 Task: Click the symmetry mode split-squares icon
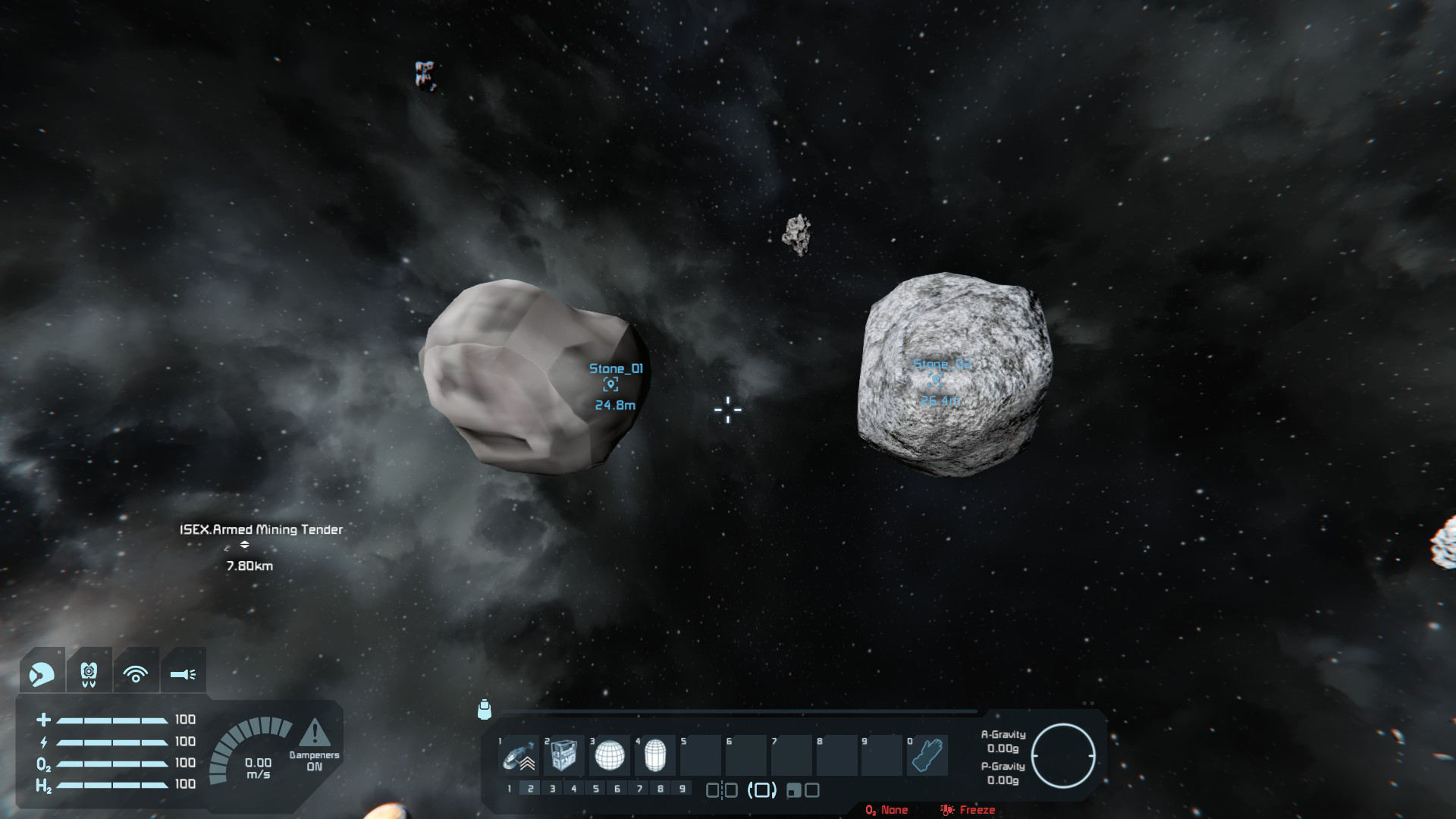click(x=721, y=790)
